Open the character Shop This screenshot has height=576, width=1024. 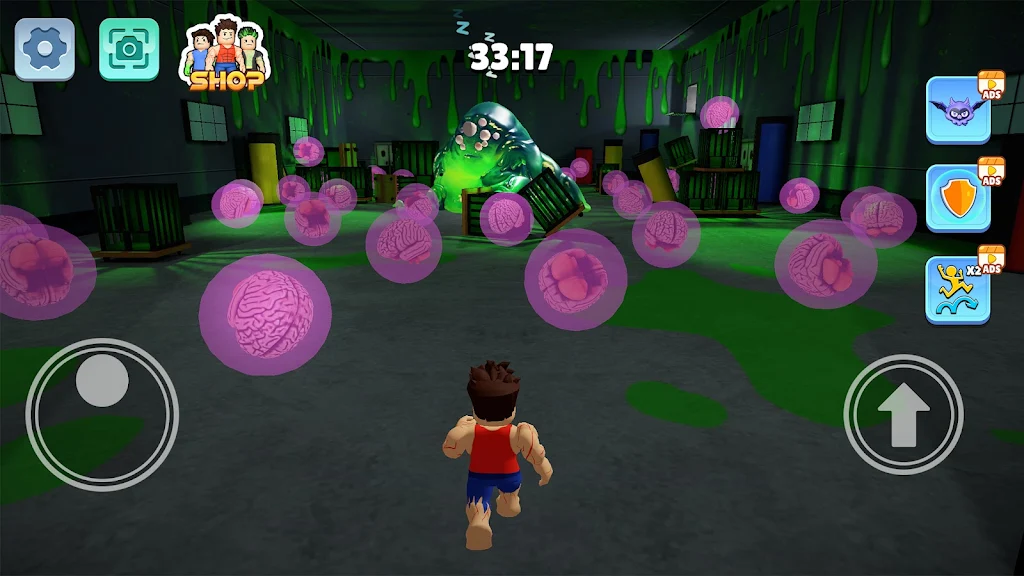tap(225, 56)
